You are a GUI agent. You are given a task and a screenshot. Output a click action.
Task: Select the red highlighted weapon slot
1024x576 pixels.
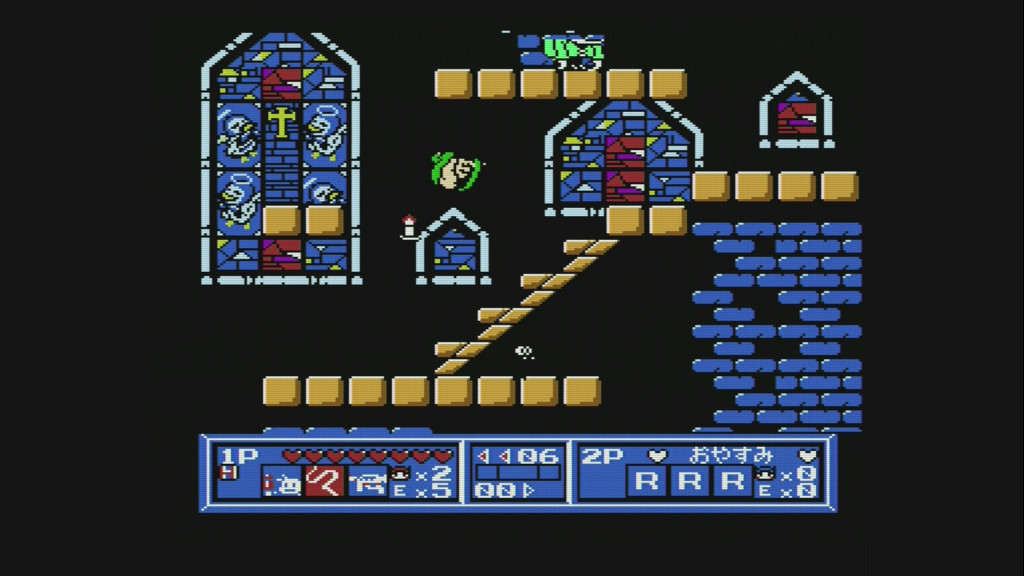(x=324, y=482)
